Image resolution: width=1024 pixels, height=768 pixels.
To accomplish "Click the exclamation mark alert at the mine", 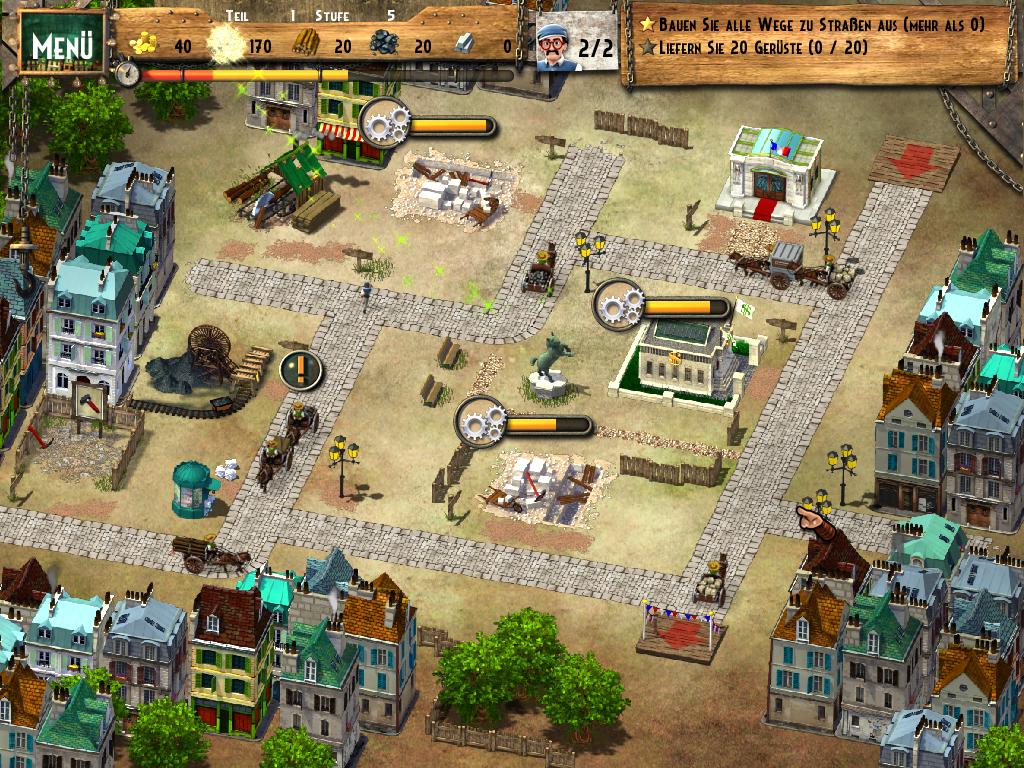I will click(300, 371).
